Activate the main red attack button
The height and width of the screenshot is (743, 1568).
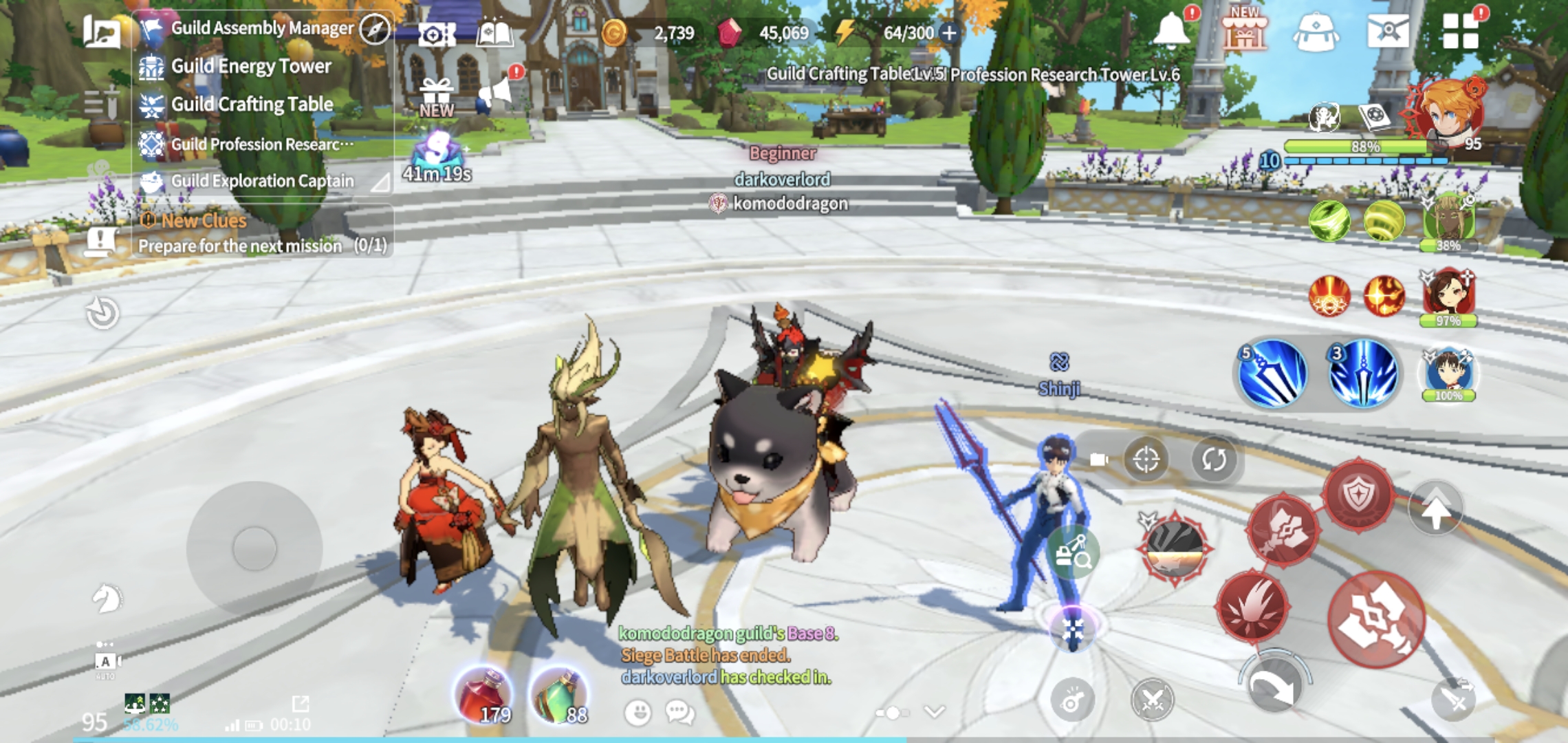click(1375, 621)
